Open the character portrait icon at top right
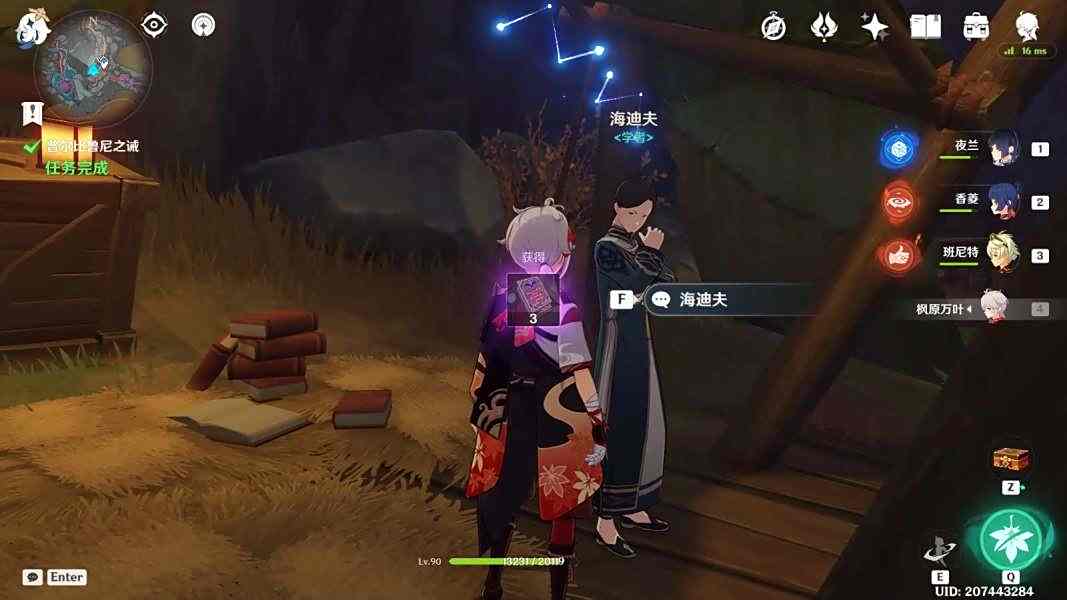 point(1027,27)
